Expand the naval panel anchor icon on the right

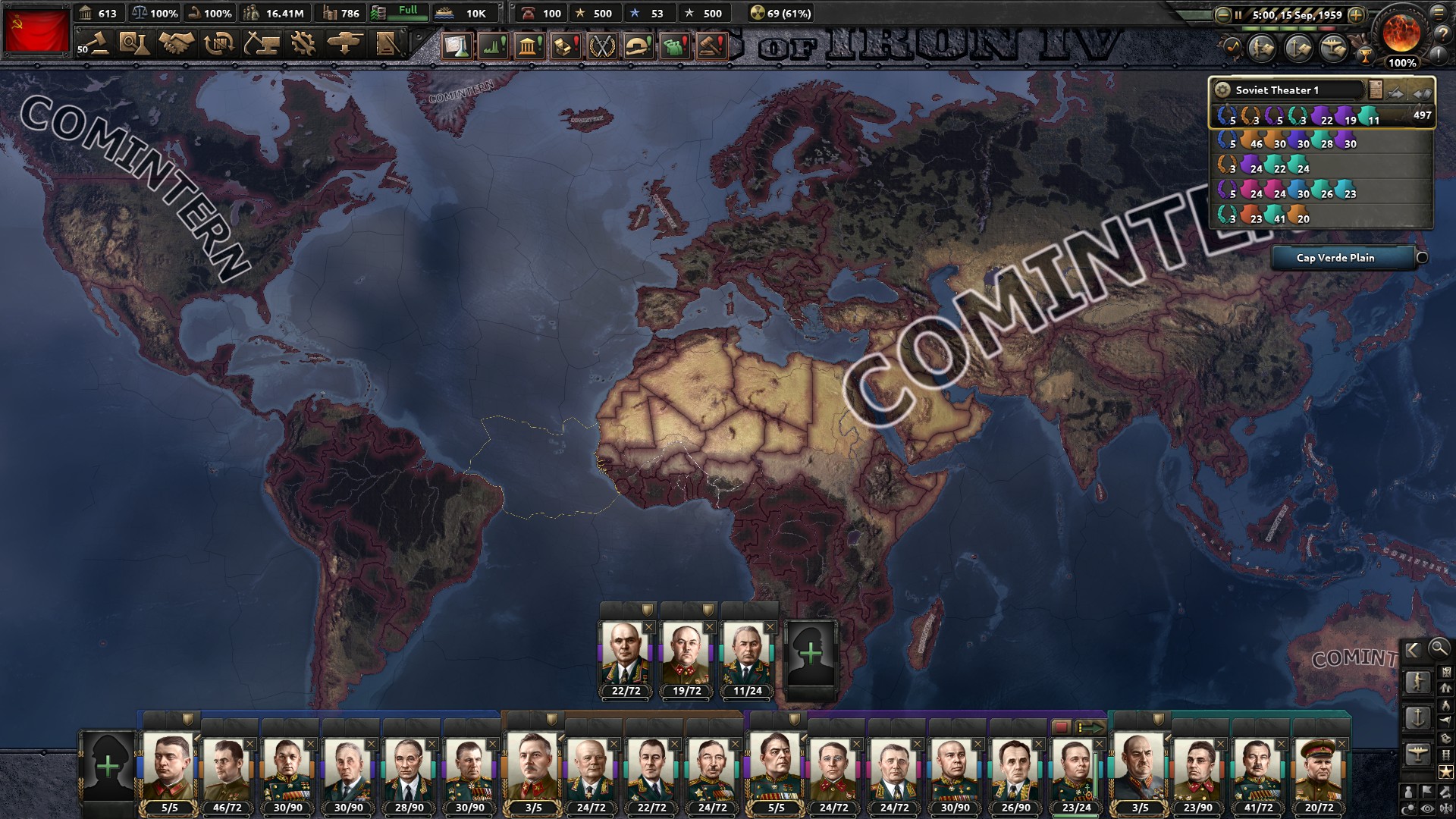tap(1418, 718)
